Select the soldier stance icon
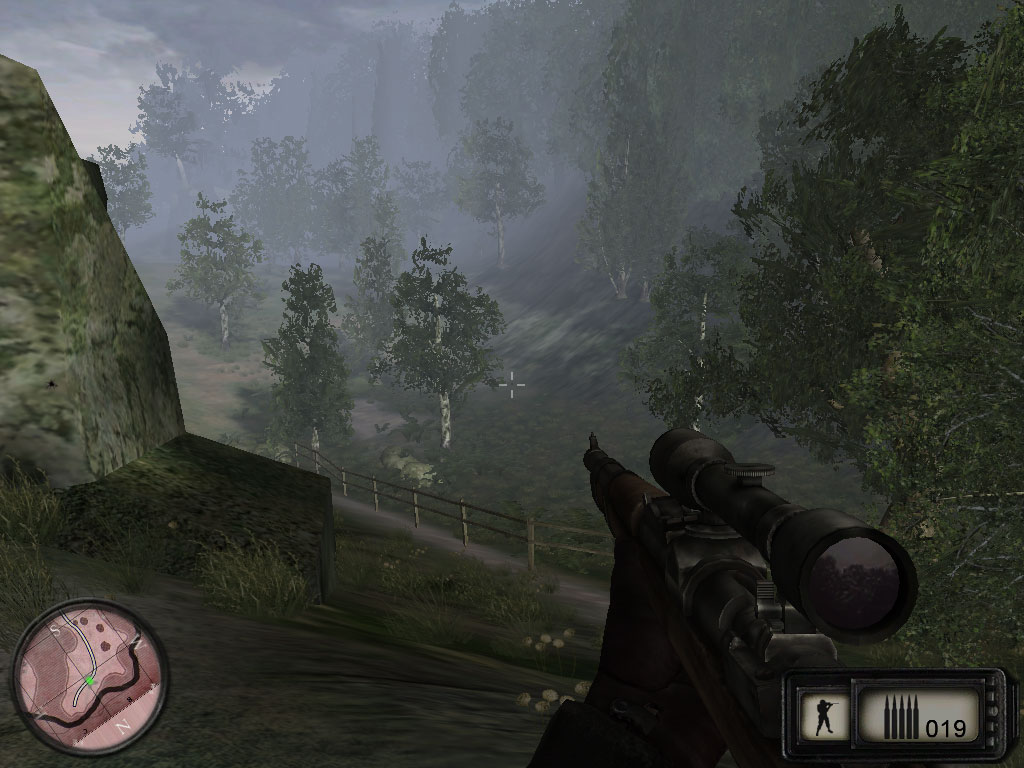The width and height of the screenshot is (1024, 768). tap(825, 716)
